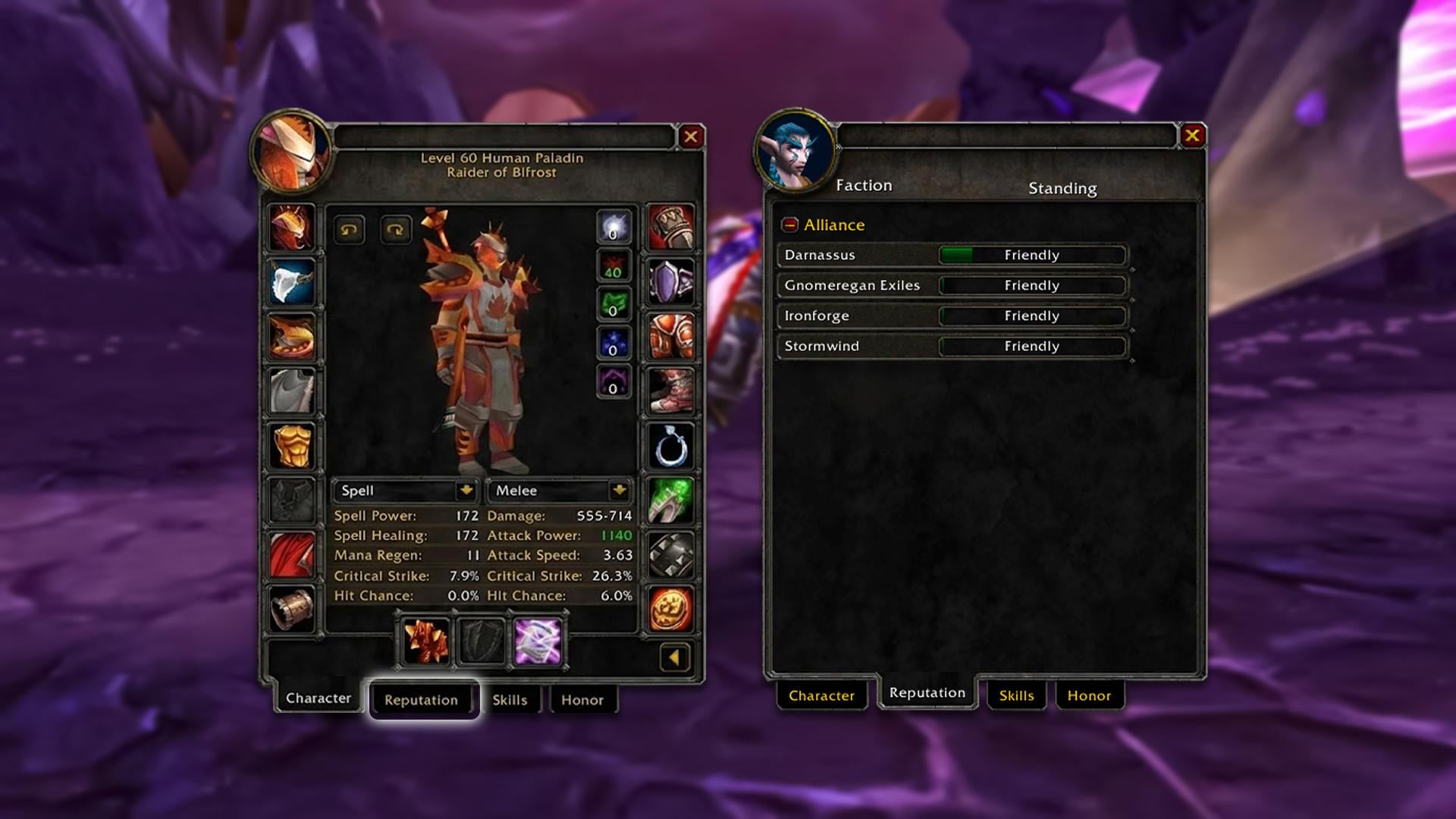Open the Reputation tab in the paladin window

[421, 700]
